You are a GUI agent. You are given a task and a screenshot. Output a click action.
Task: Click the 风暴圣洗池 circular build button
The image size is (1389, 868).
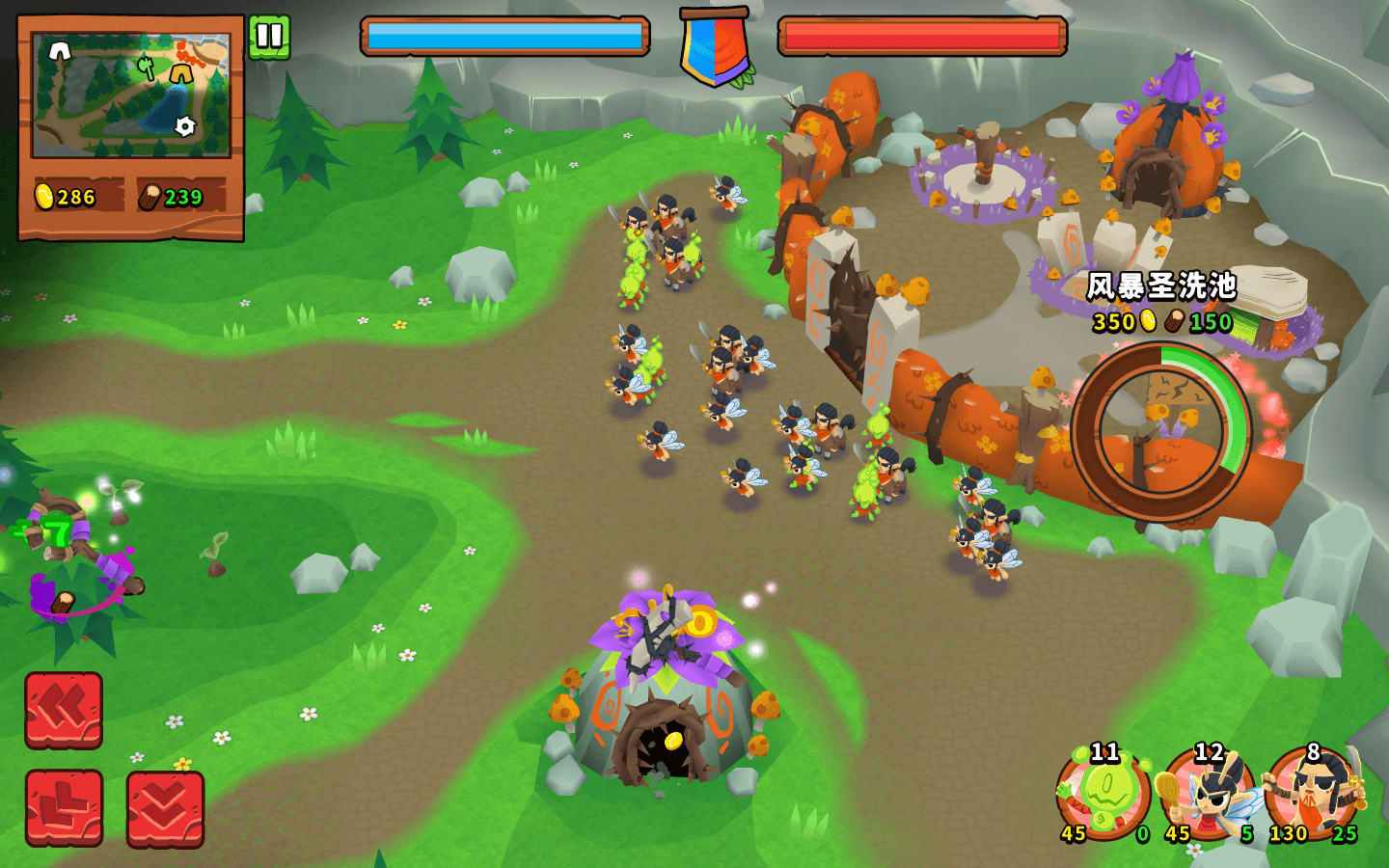[1160, 431]
